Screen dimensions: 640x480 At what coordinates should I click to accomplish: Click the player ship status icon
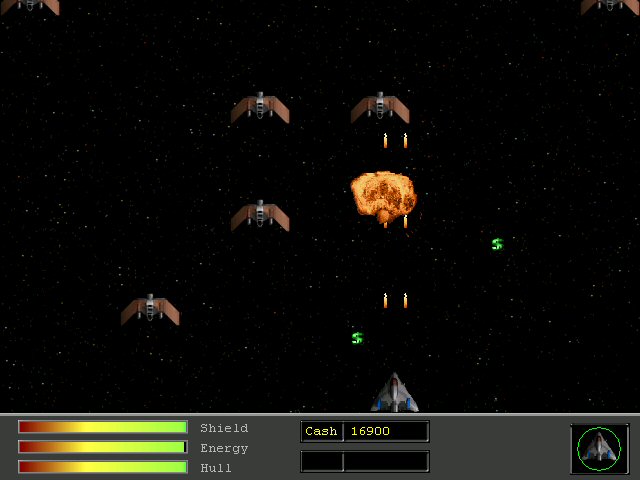click(599, 448)
